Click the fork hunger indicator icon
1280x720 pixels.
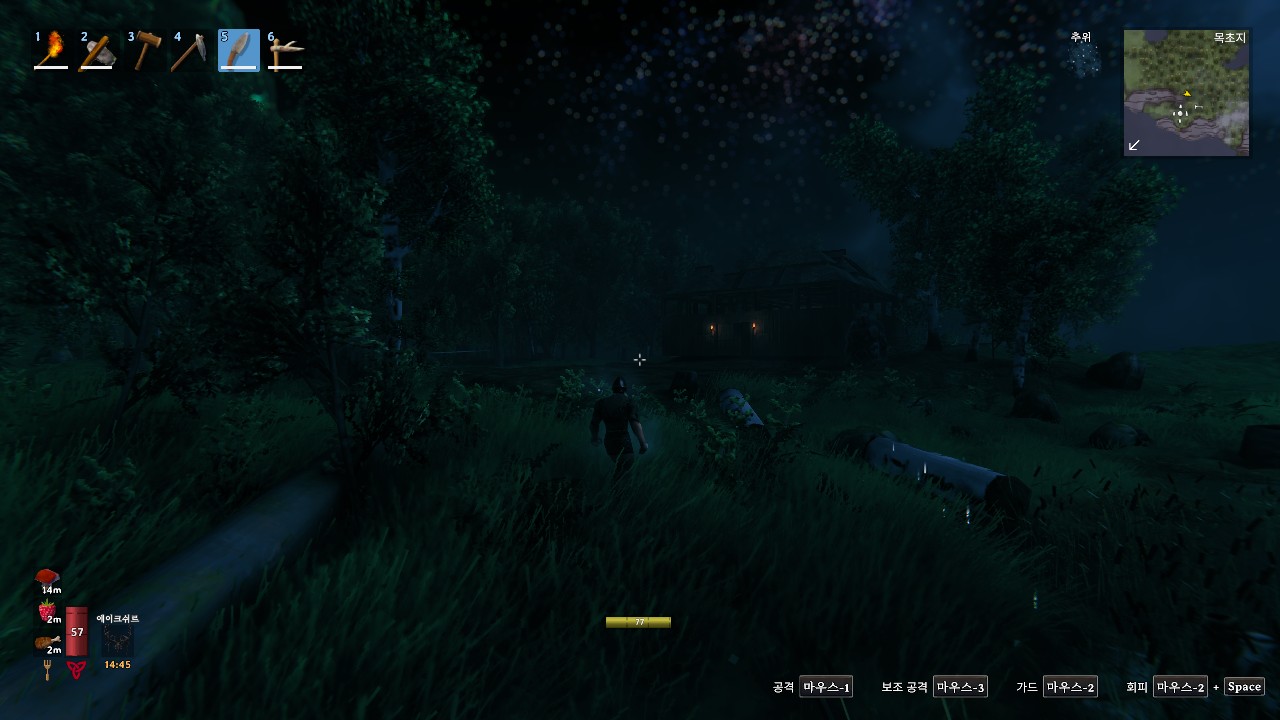click(x=48, y=667)
